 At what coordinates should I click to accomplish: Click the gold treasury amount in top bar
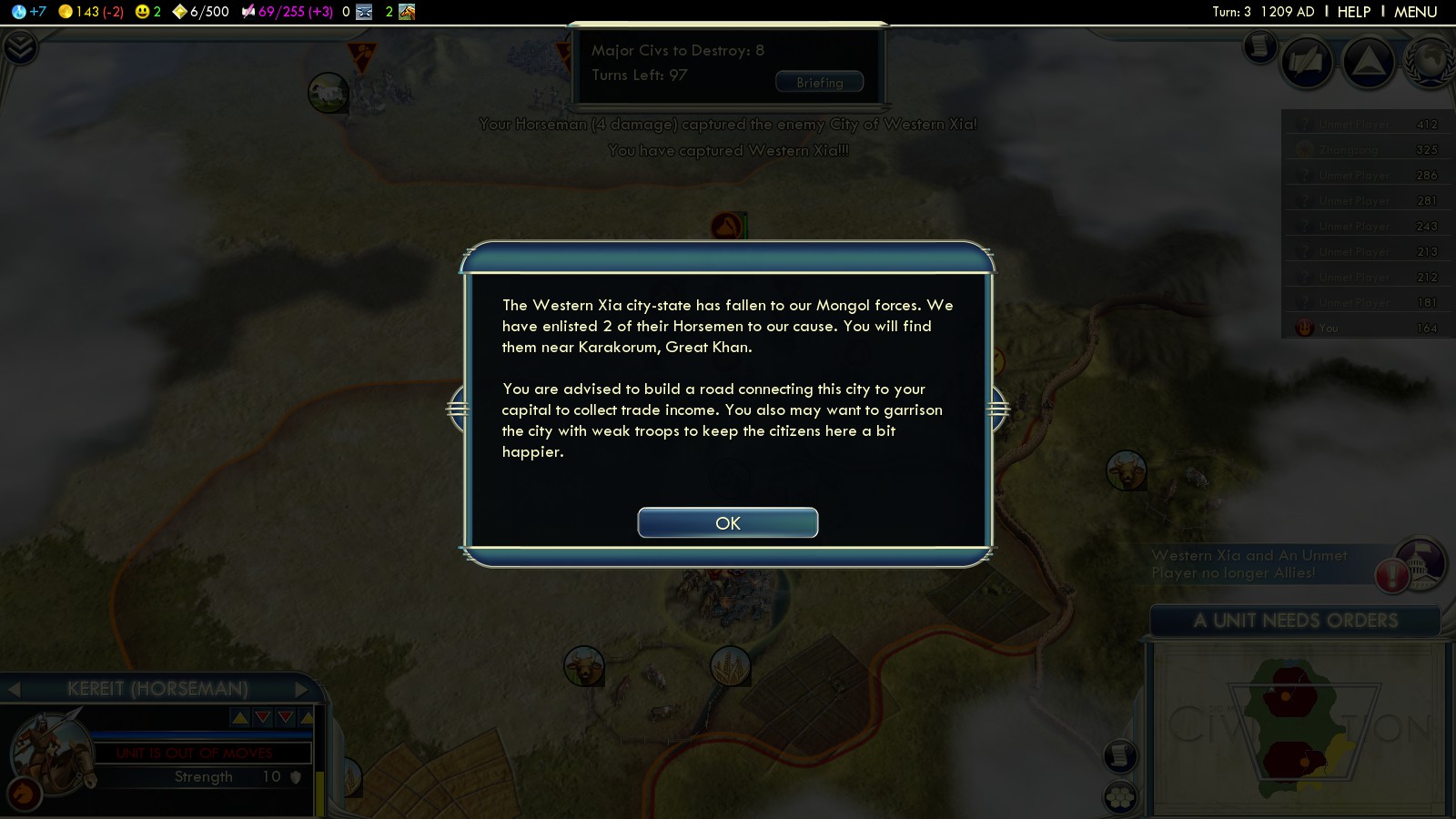(89, 12)
